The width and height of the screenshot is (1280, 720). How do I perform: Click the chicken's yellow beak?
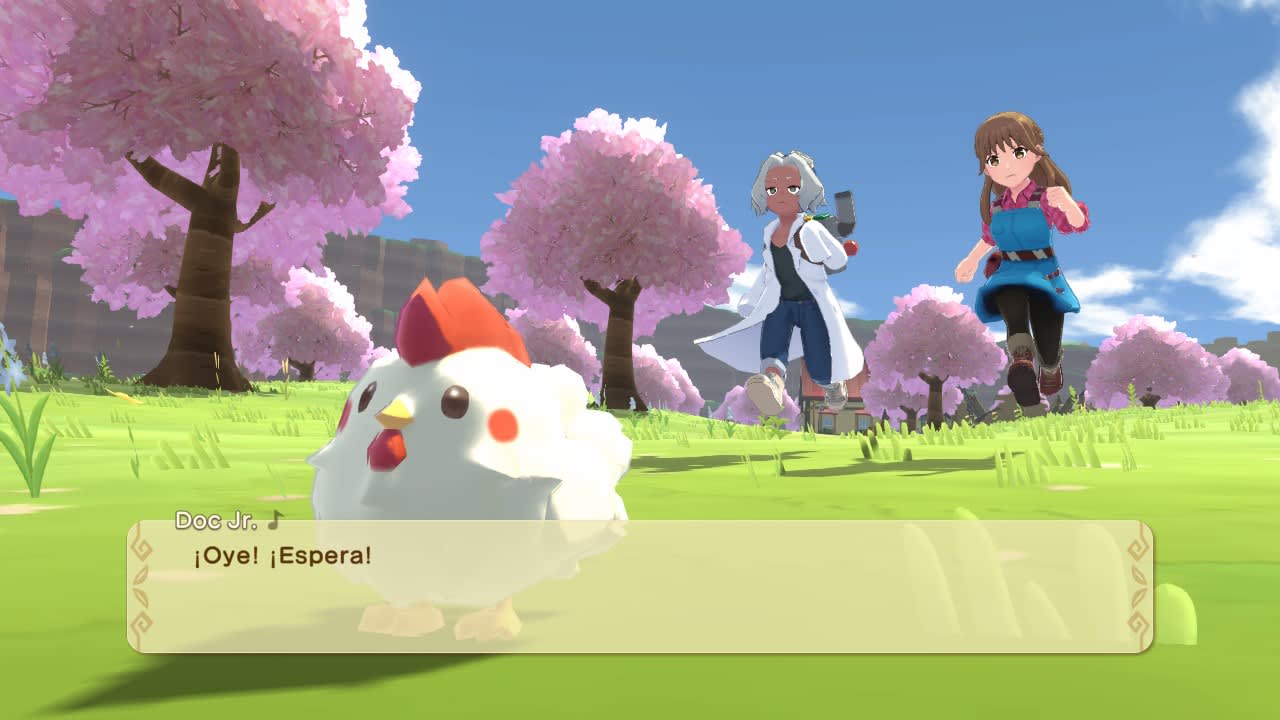[x=394, y=413]
